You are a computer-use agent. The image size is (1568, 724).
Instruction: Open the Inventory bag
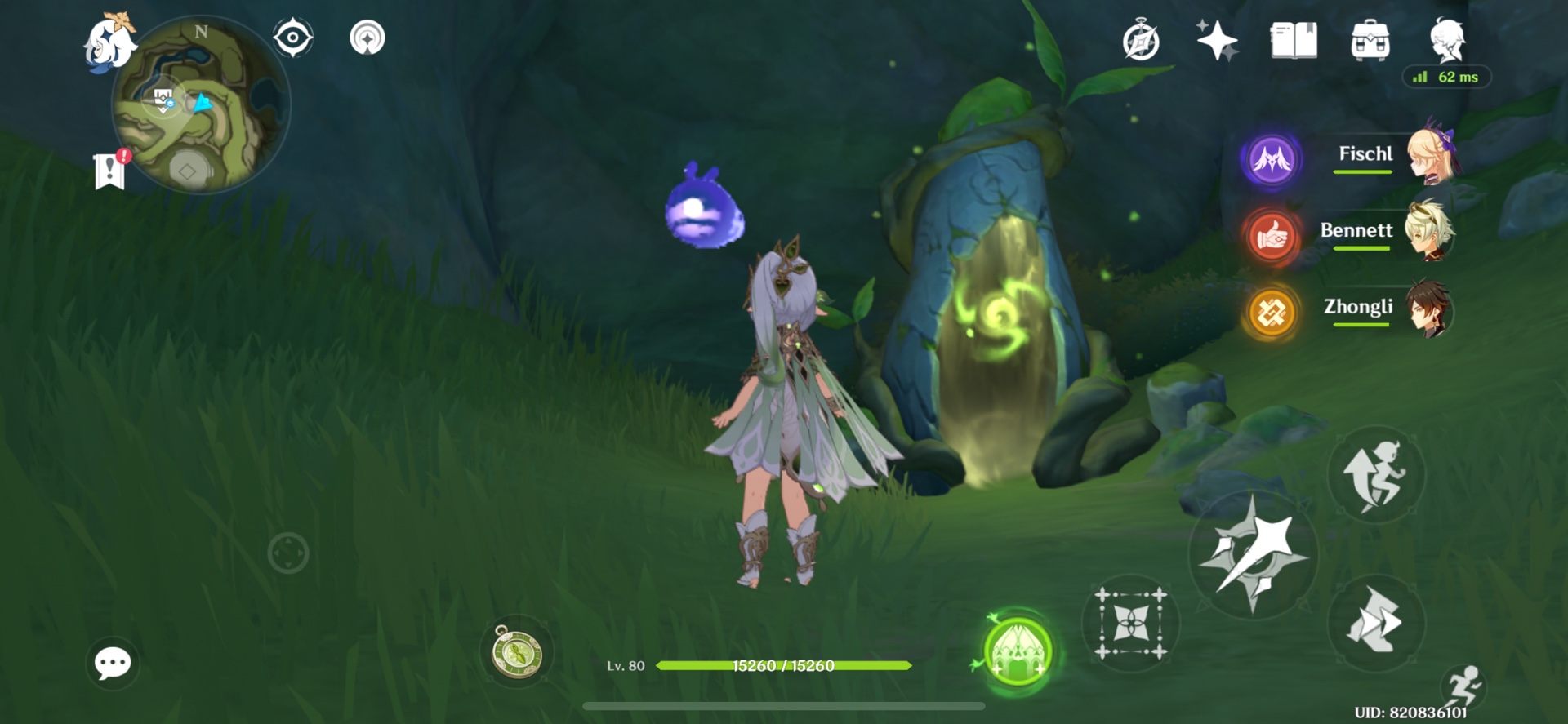1370,39
